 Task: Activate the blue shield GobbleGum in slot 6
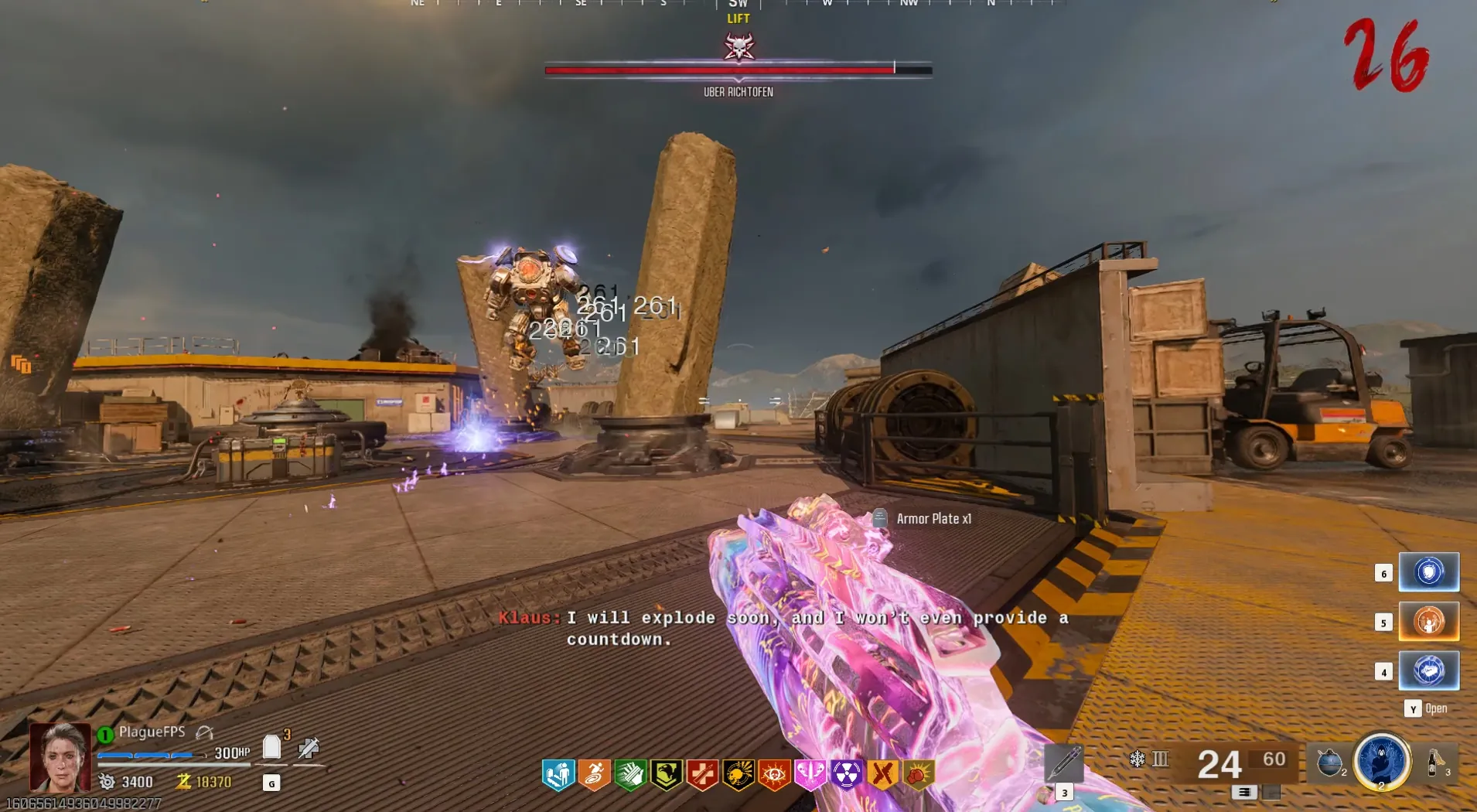1428,572
